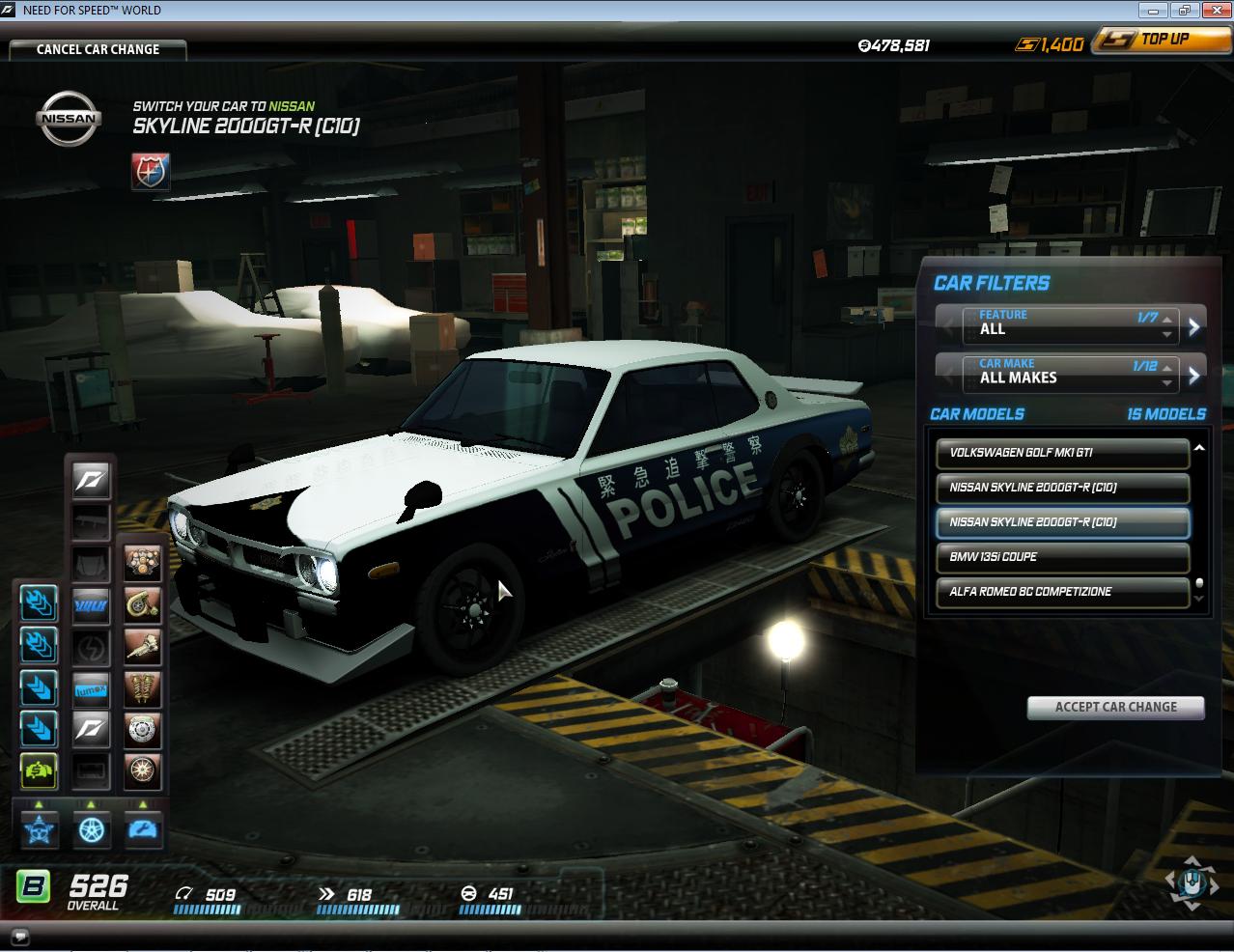Select the engine performance part slot

(x=142, y=564)
